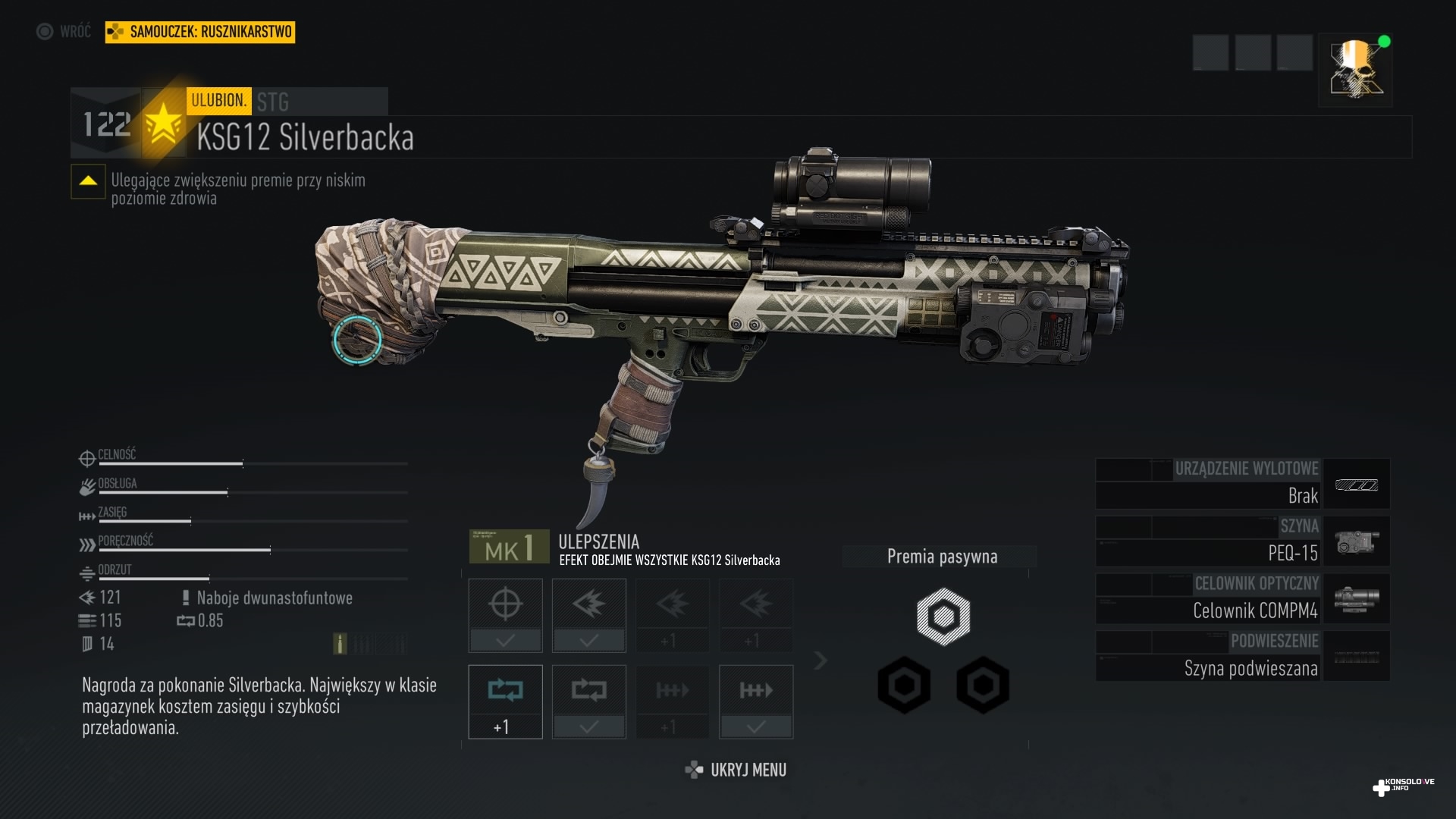Select the white hexagon passive bonus
The image size is (1456, 819).
(x=943, y=617)
